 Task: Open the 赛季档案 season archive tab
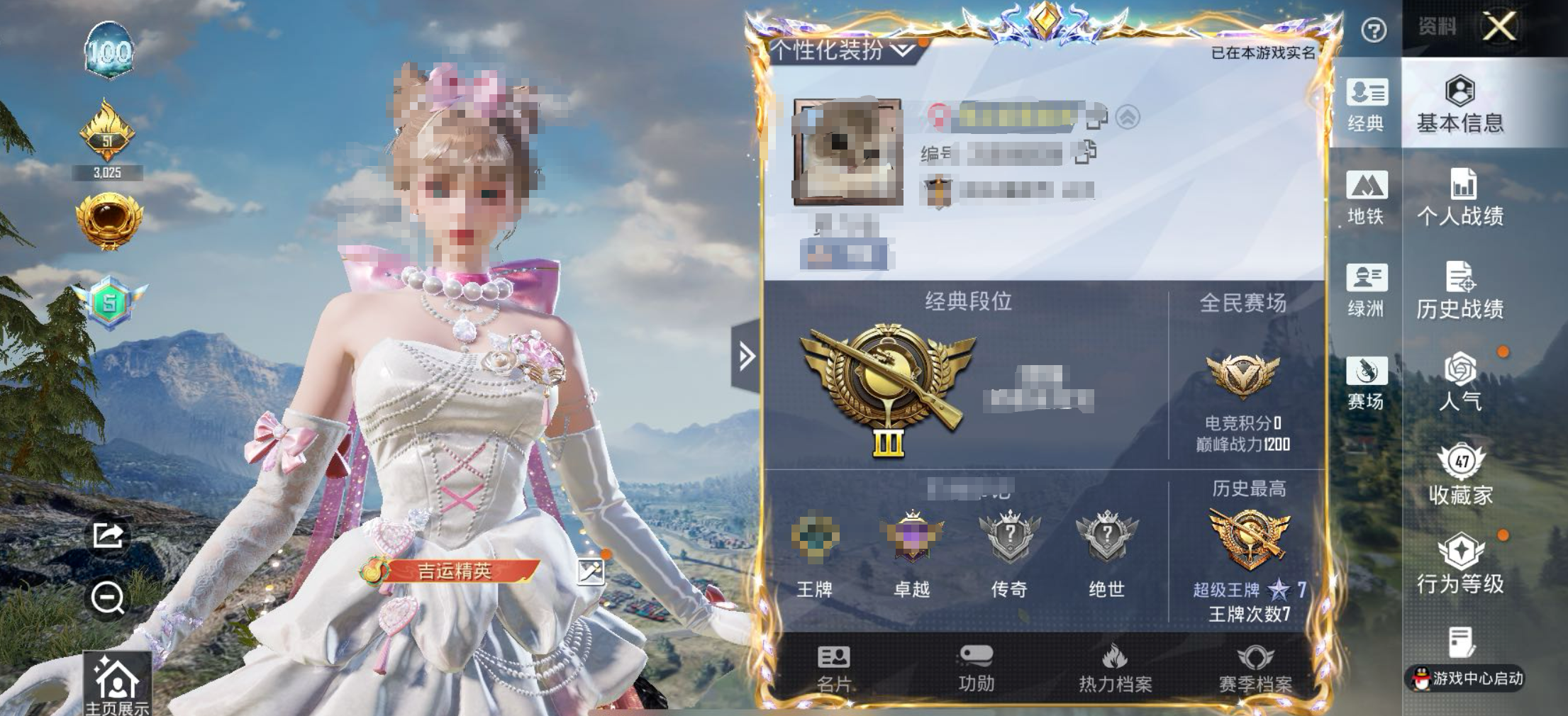1255,668
